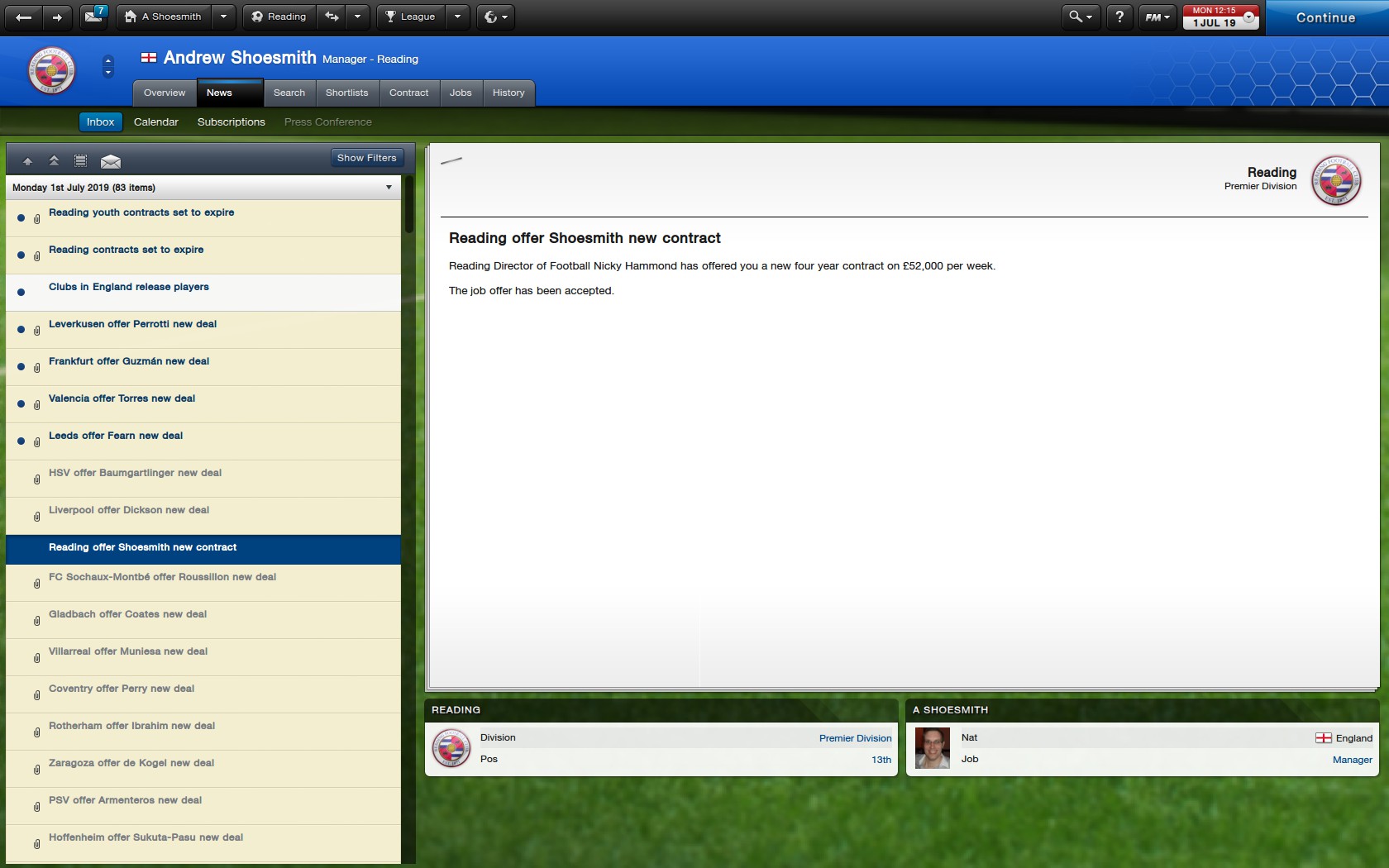The image size is (1389, 868).
Task: Select Reading contracts set to expire item
Action: pyautogui.click(x=126, y=250)
